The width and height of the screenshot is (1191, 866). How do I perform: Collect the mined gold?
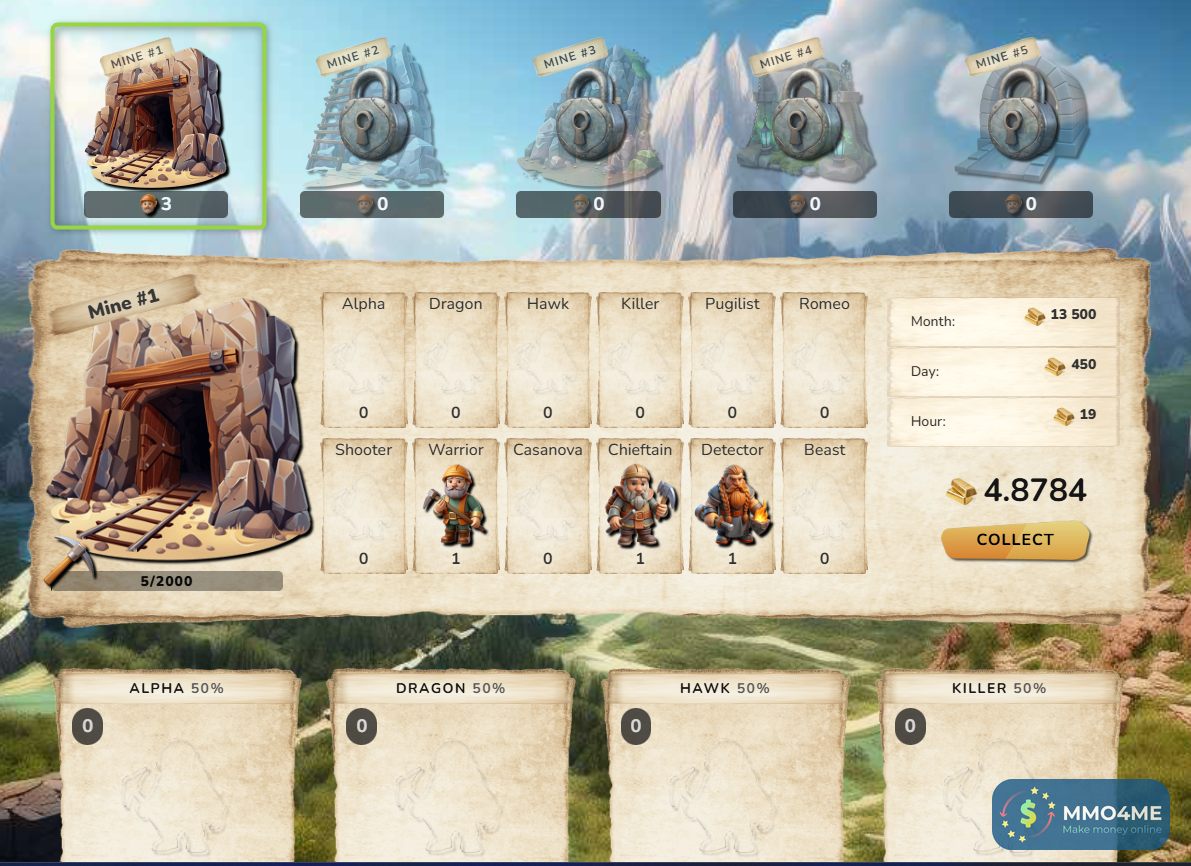pyautogui.click(x=1015, y=540)
